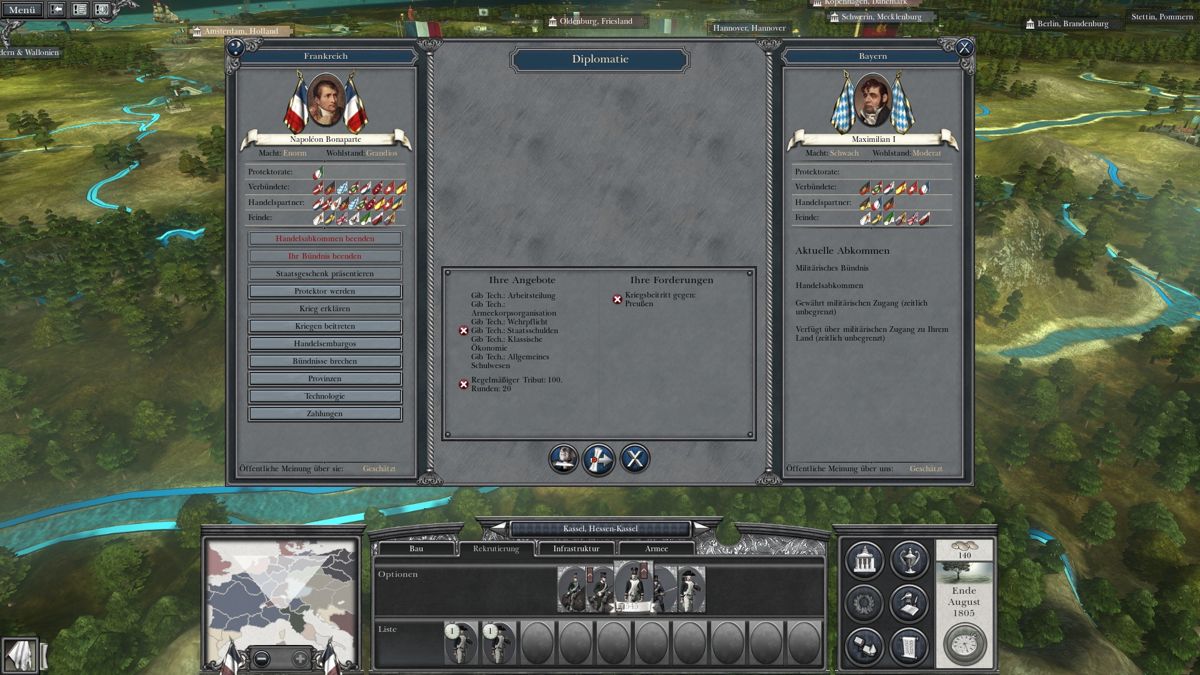This screenshot has height=675, width=1200.
Task: Select Staatsgeschenk präsentieren
Action: pyautogui.click(x=325, y=274)
